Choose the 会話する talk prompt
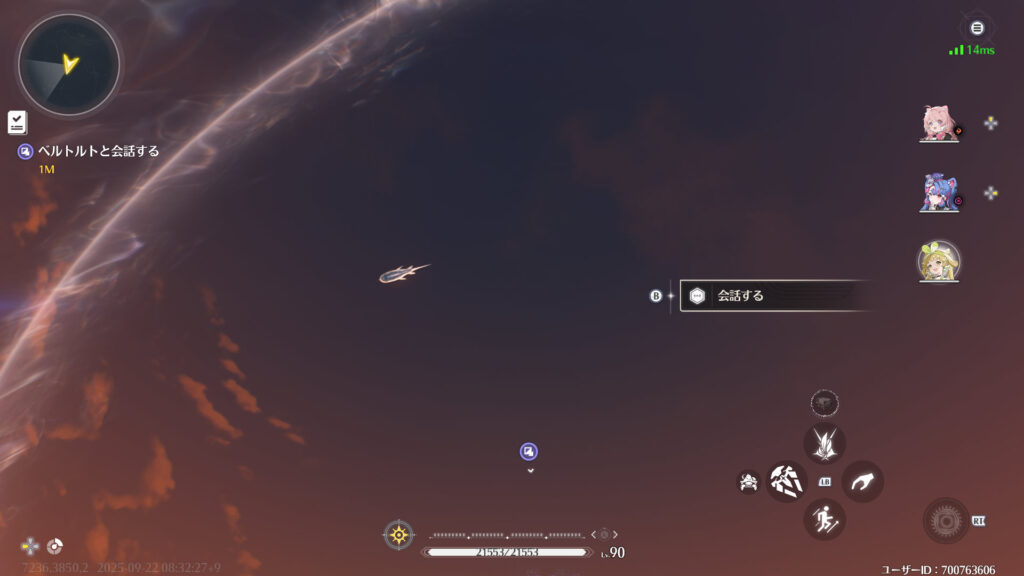Viewport: 1024px width, 576px height. [x=770, y=296]
